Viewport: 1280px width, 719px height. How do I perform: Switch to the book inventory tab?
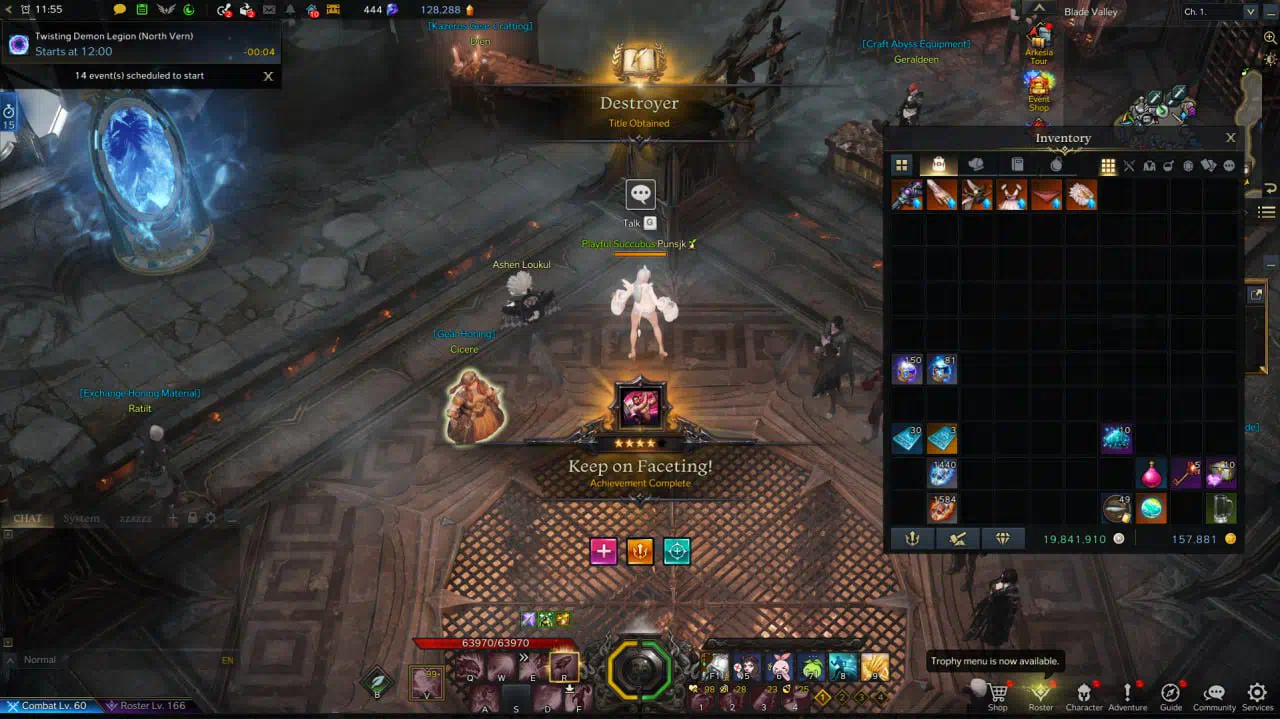click(x=1017, y=165)
